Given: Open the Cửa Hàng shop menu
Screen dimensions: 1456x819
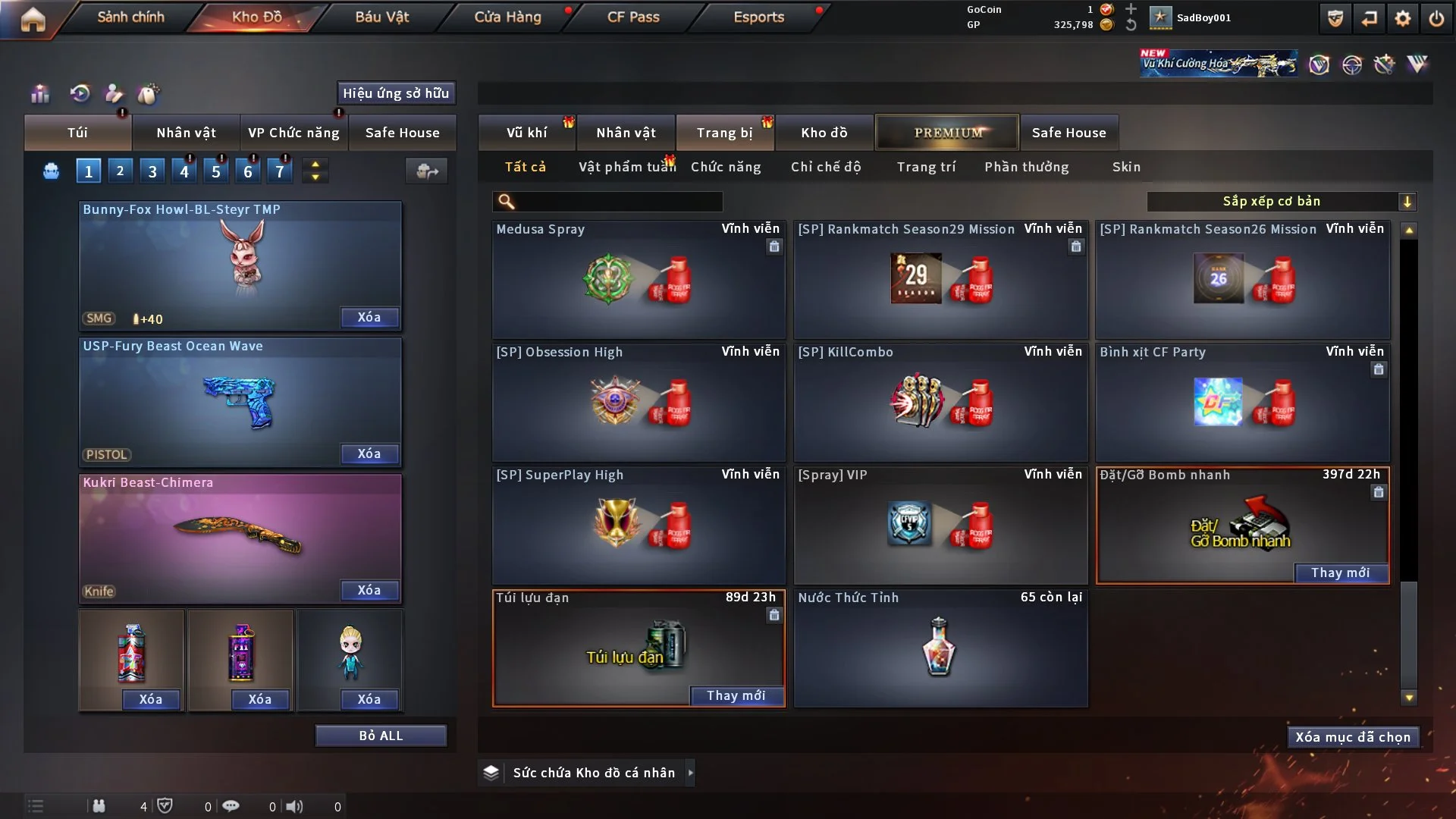Looking at the screenshot, I should pos(507,17).
